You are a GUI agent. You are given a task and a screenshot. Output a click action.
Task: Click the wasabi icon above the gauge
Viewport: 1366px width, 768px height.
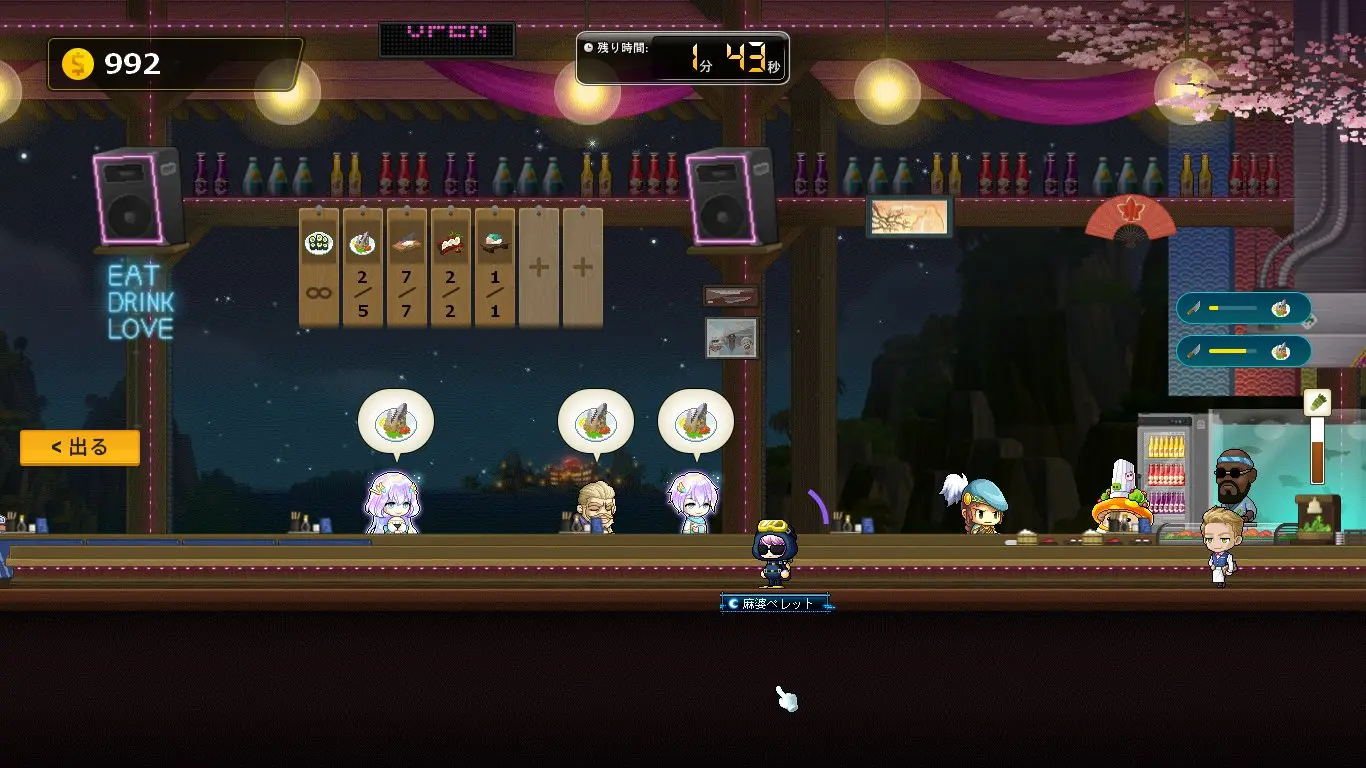pos(1317,403)
